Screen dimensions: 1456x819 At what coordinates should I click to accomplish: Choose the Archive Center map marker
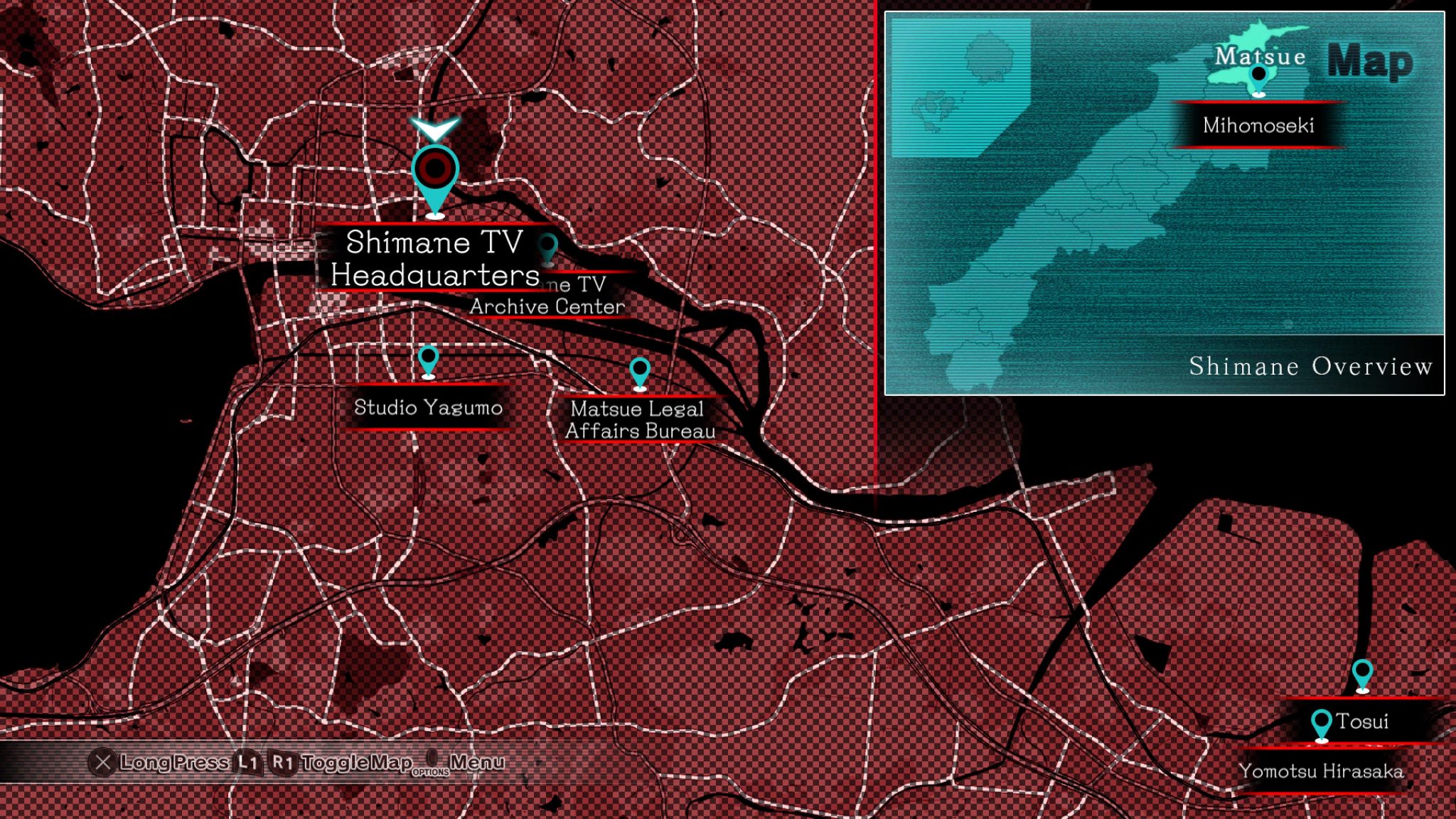pyautogui.click(x=547, y=247)
